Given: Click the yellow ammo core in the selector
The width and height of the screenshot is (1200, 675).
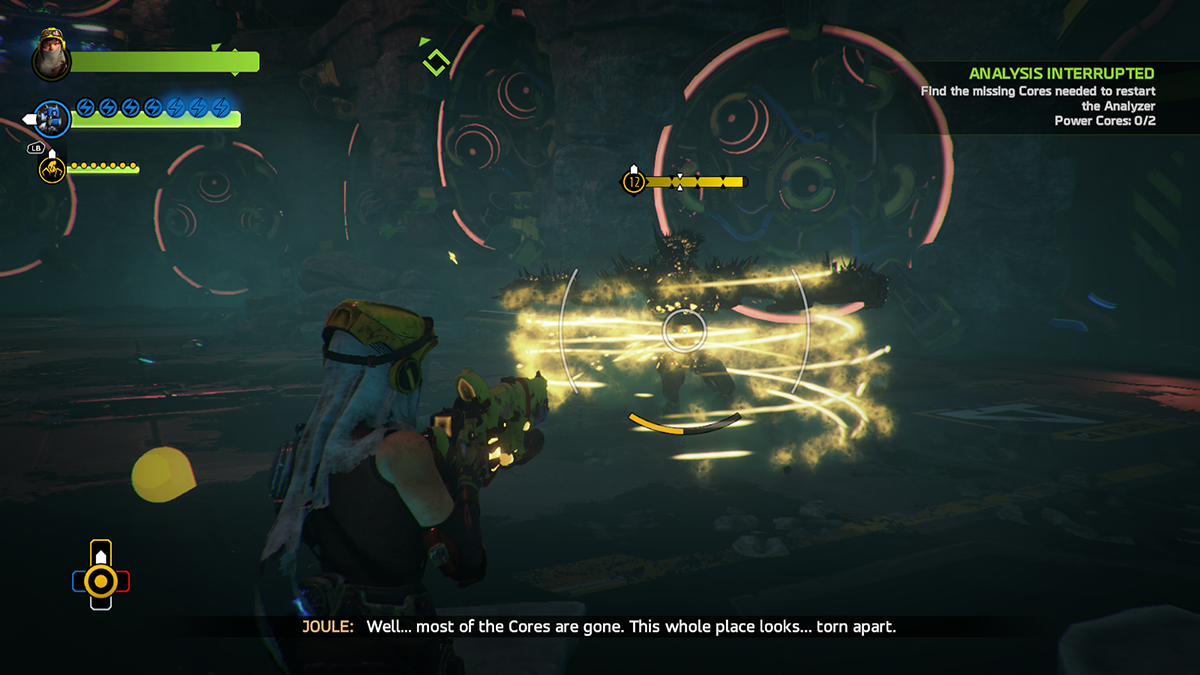Looking at the screenshot, I should pyautogui.click(x=101, y=579).
